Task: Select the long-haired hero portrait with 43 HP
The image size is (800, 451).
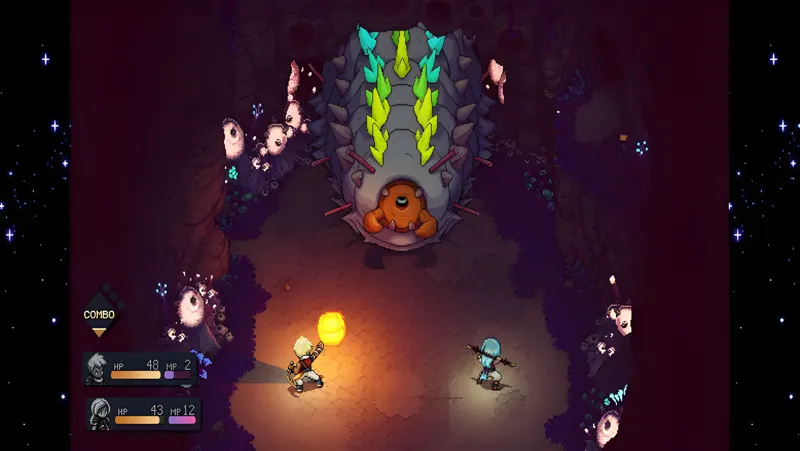Action: tap(100, 412)
